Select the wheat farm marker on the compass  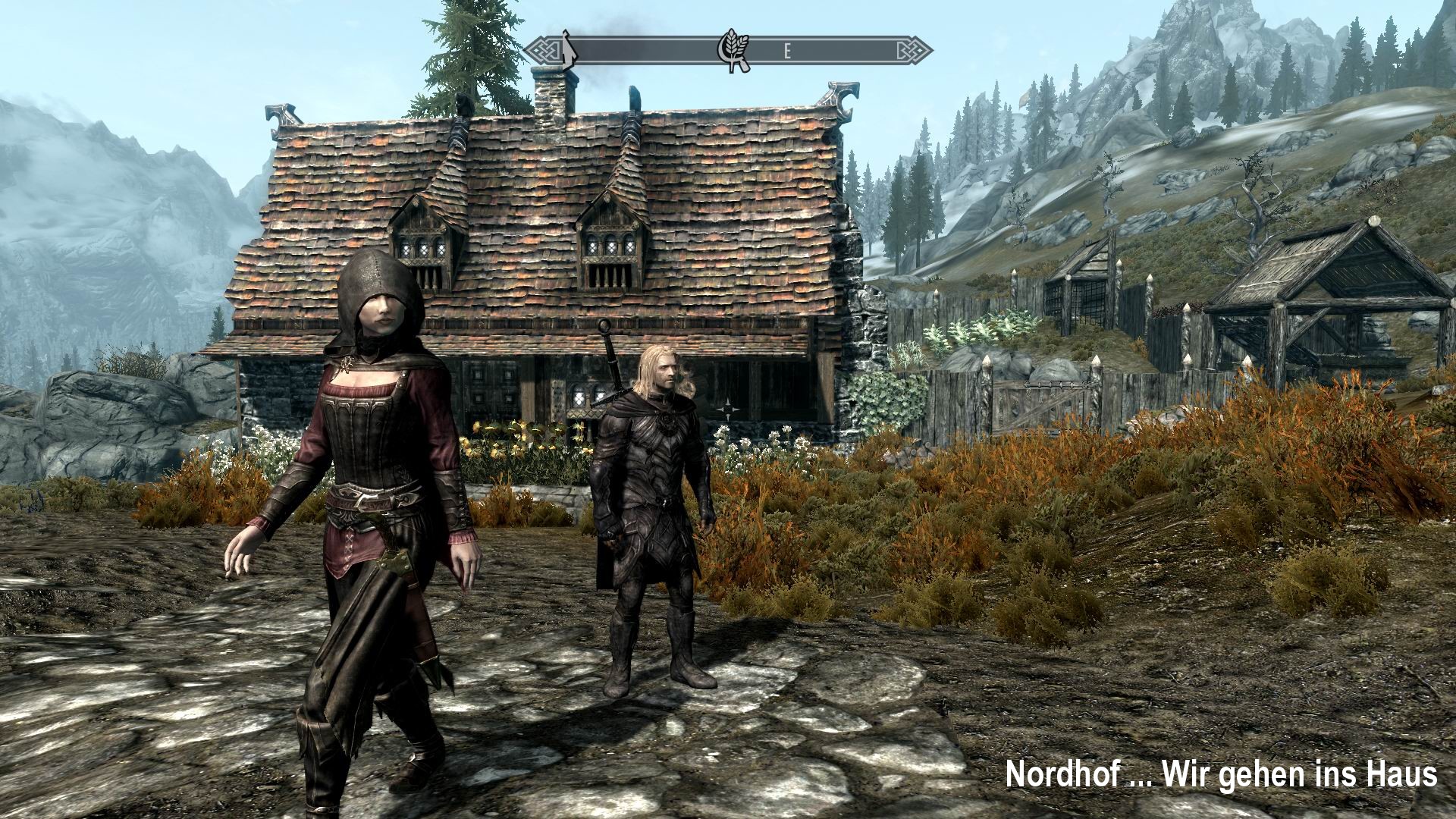pos(733,53)
